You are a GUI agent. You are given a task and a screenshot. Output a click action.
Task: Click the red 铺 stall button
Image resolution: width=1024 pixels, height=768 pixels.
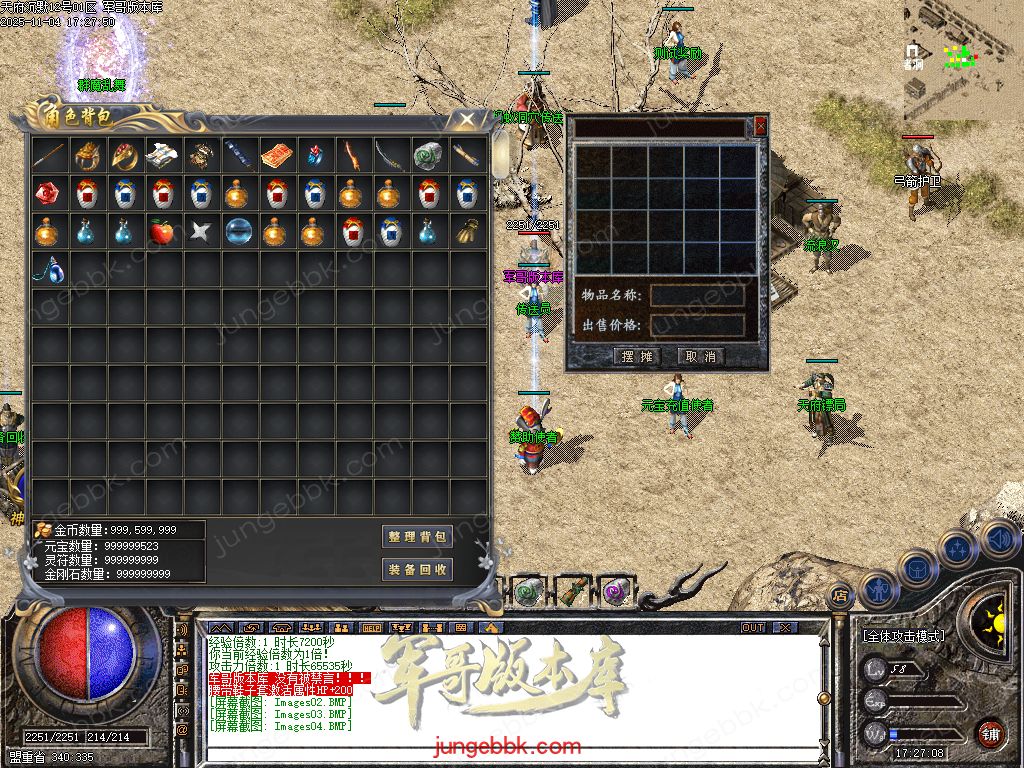coord(990,733)
